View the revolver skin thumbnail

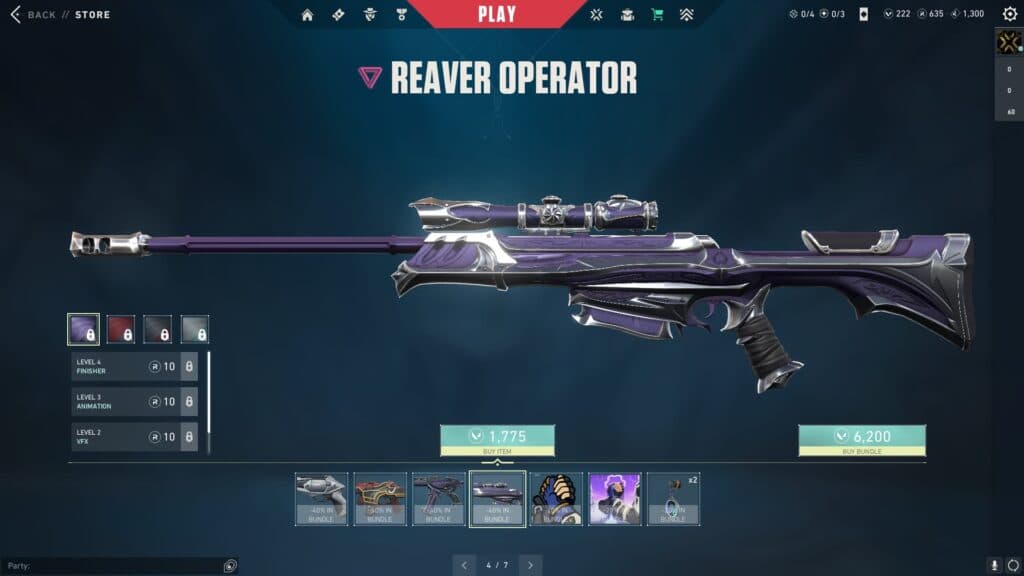(322, 498)
